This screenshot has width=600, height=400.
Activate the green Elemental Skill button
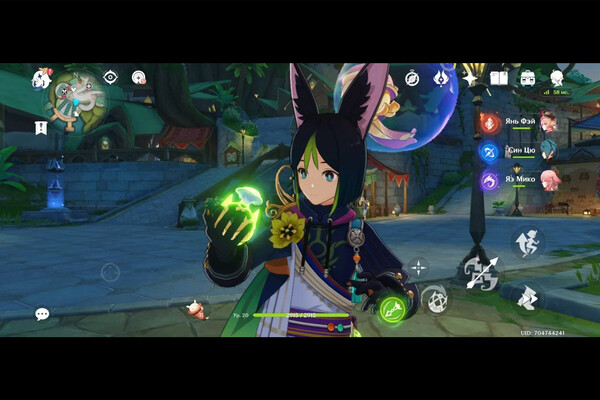pyautogui.click(x=392, y=309)
